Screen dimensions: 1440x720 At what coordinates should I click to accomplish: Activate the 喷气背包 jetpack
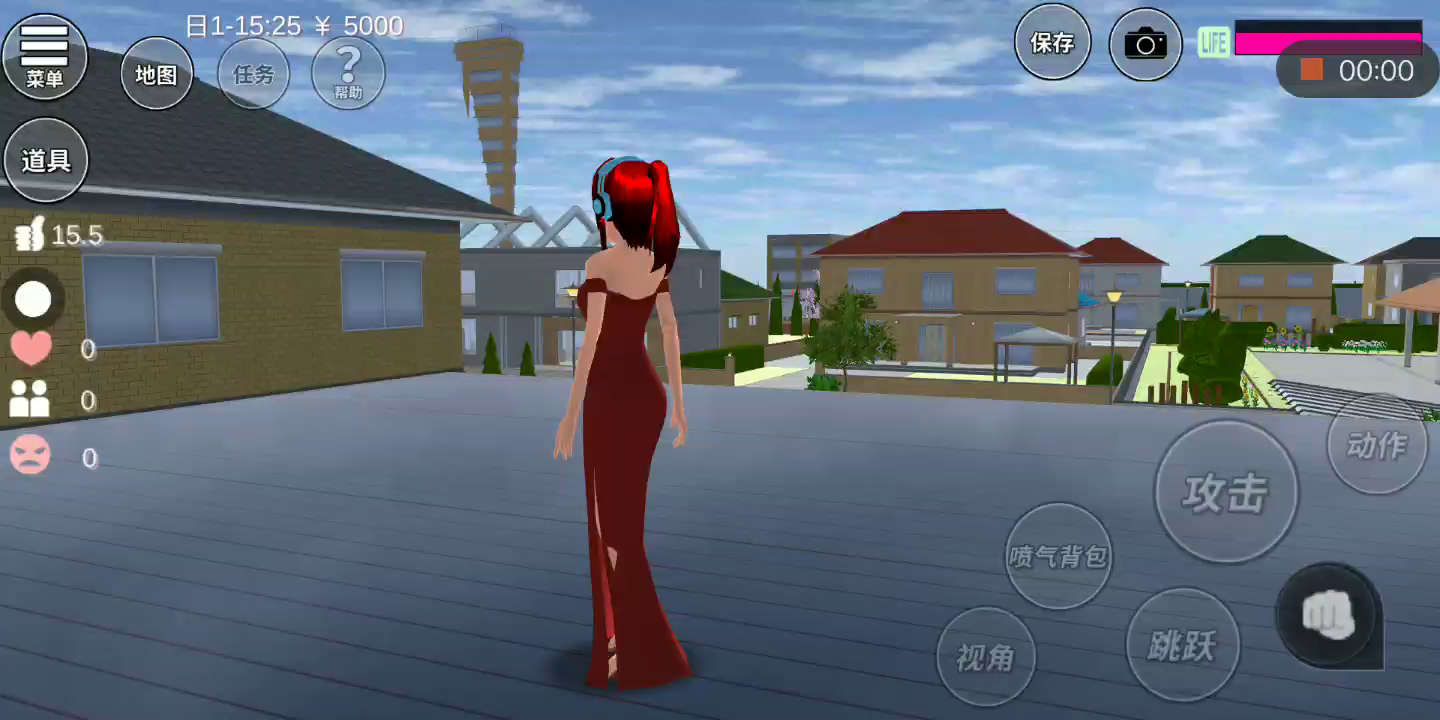[x=1058, y=556]
